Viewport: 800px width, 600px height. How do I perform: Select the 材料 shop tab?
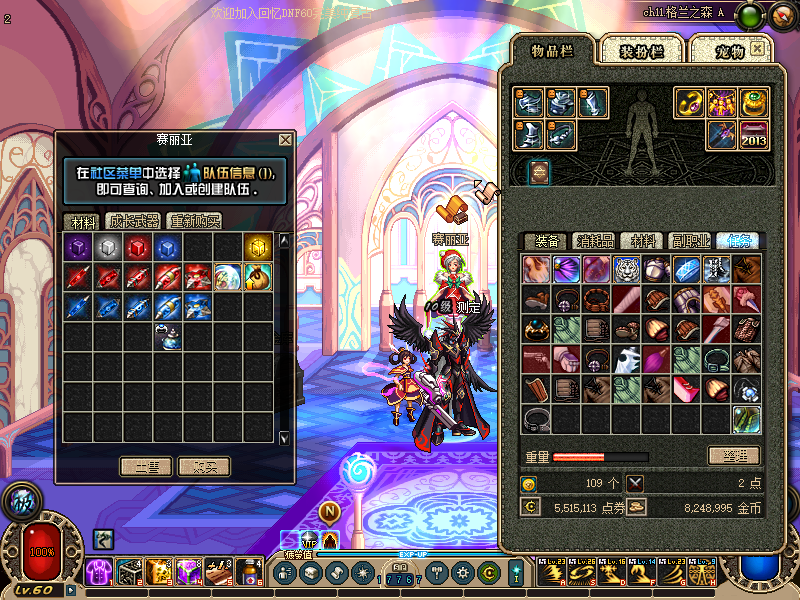(81, 221)
